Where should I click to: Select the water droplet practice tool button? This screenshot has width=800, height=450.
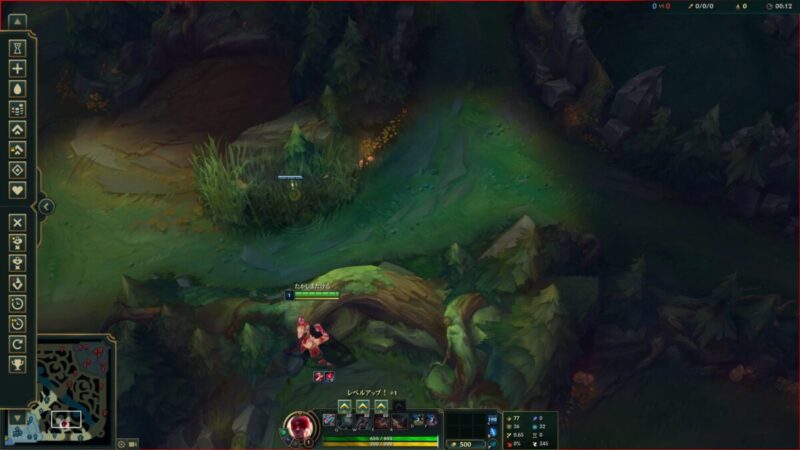click(x=17, y=88)
